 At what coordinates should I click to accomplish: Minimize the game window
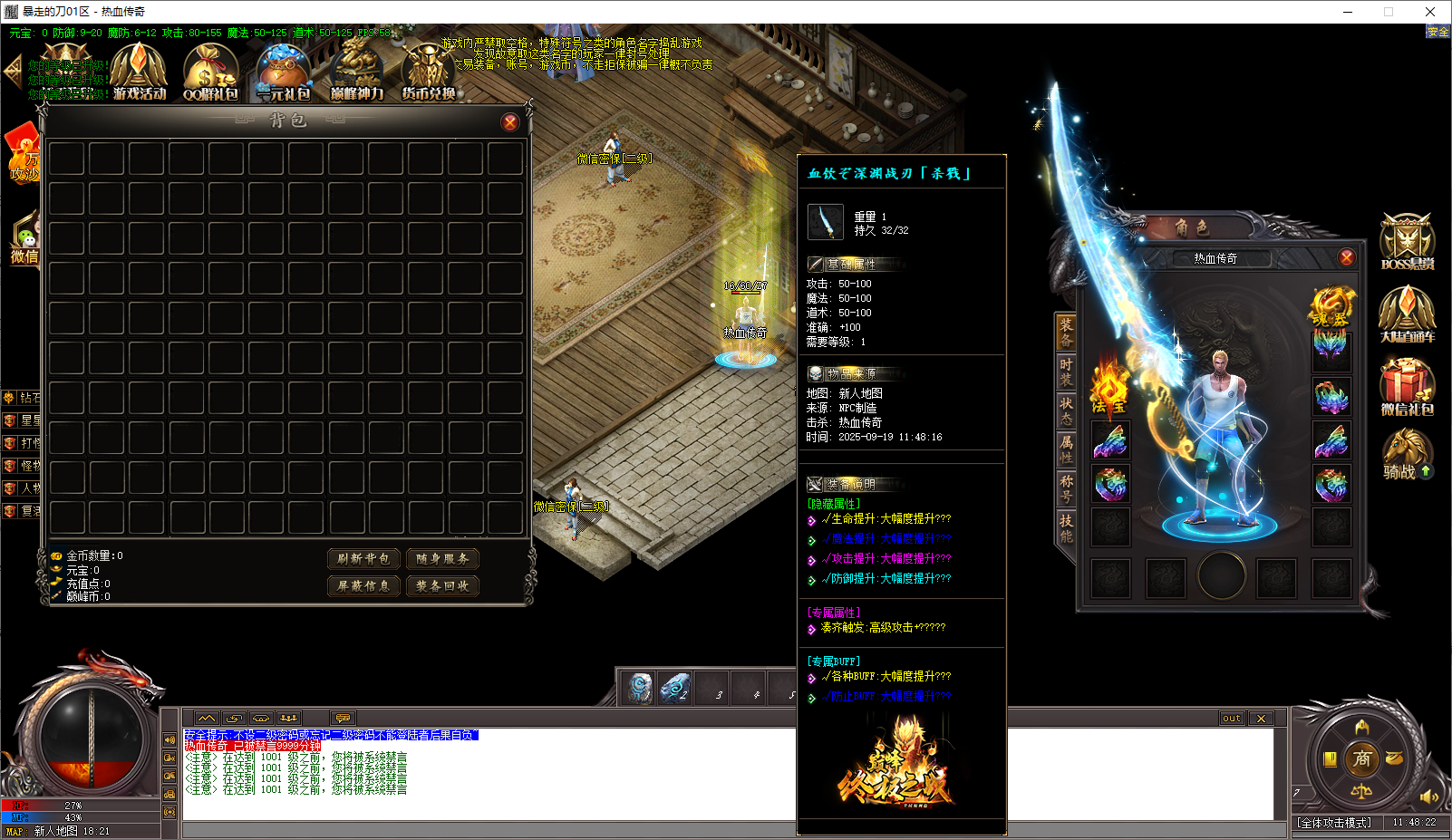point(1348,12)
